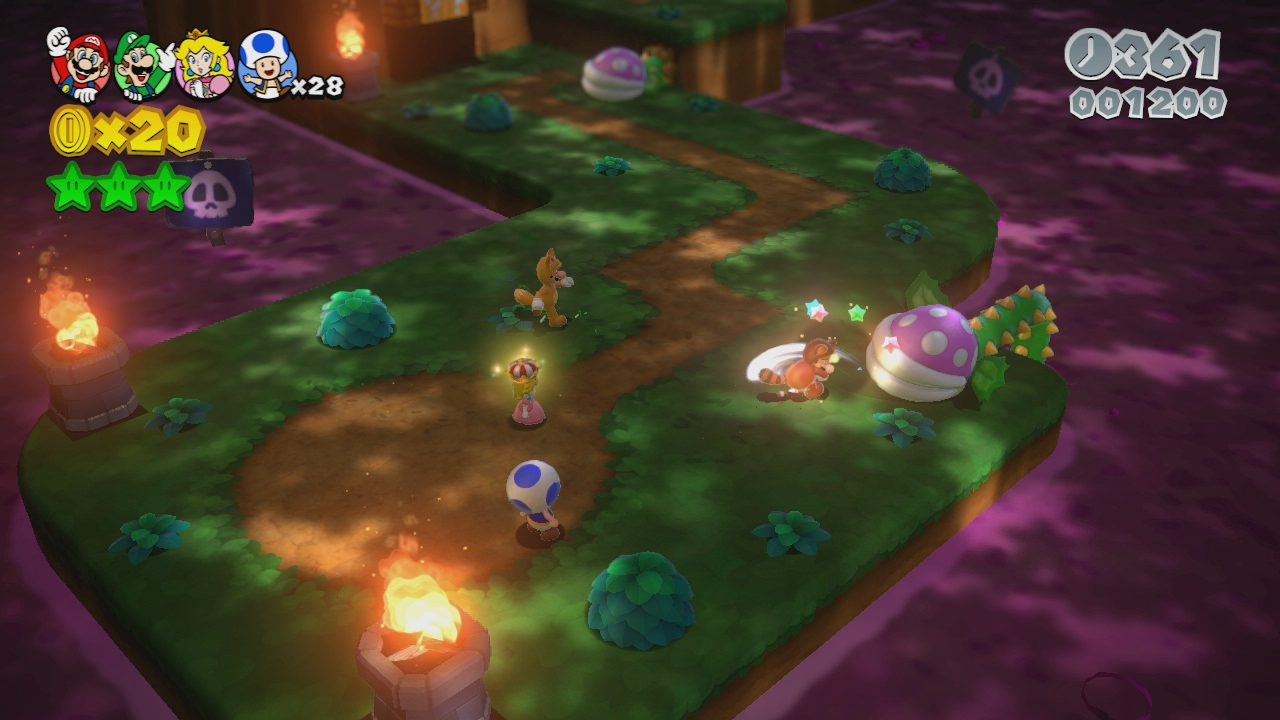Click Mario's character portrait icon
Image resolution: width=1280 pixels, height=720 pixels.
[79, 64]
